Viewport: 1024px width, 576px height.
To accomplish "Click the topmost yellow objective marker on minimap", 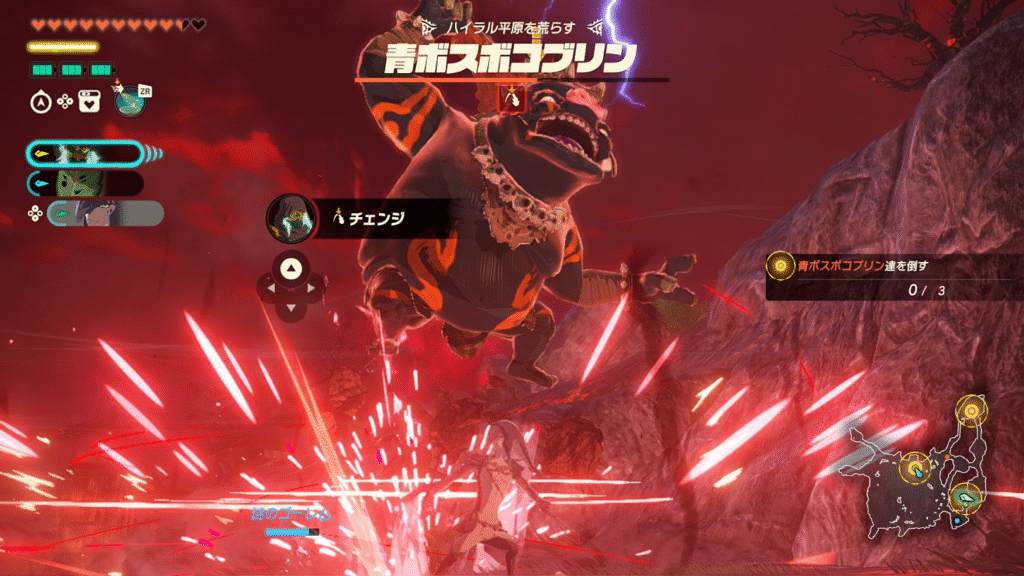I will pyautogui.click(x=970, y=409).
